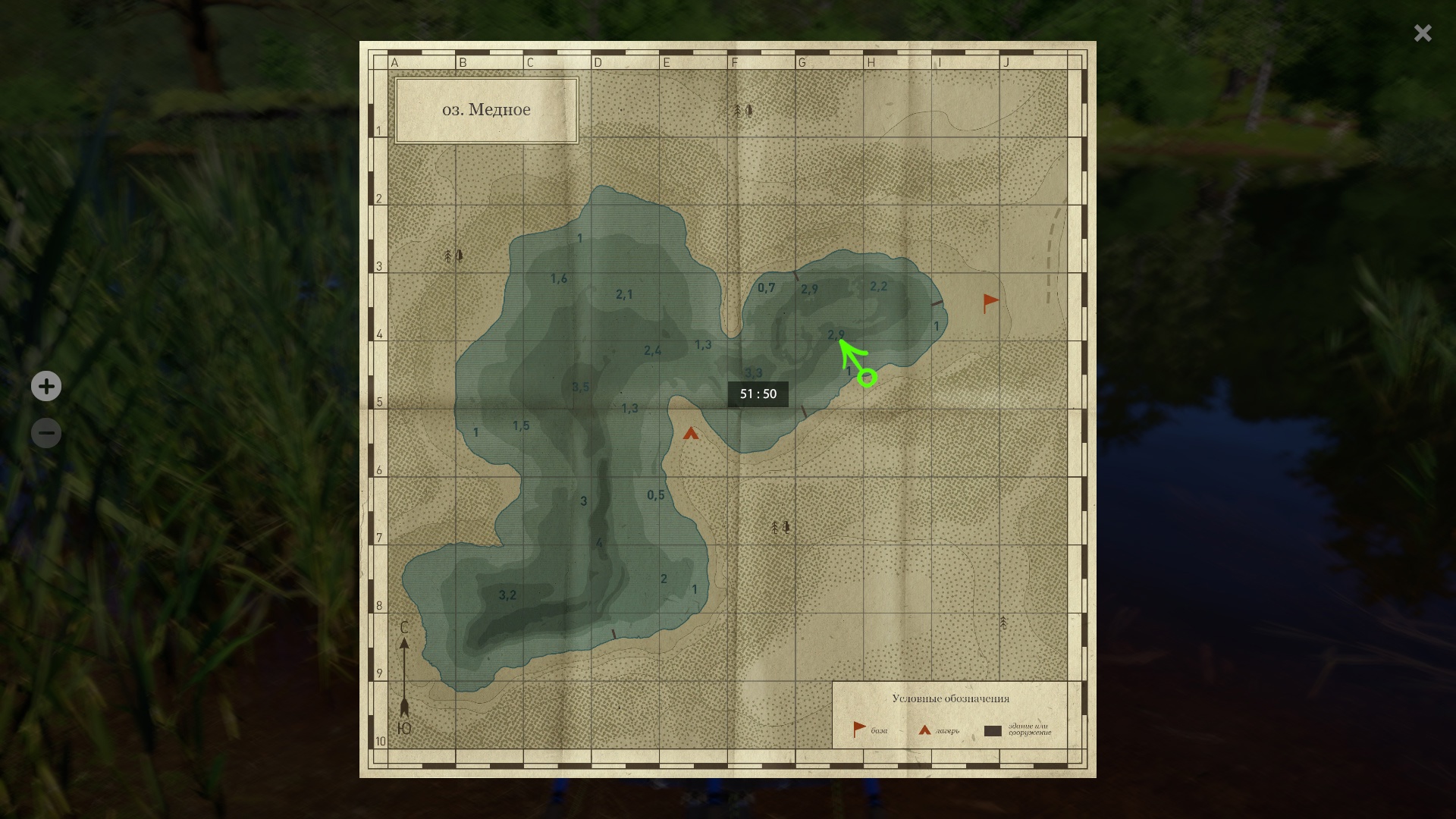
Task: Zoom out with the minus button
Action: (x=46, y=433)
